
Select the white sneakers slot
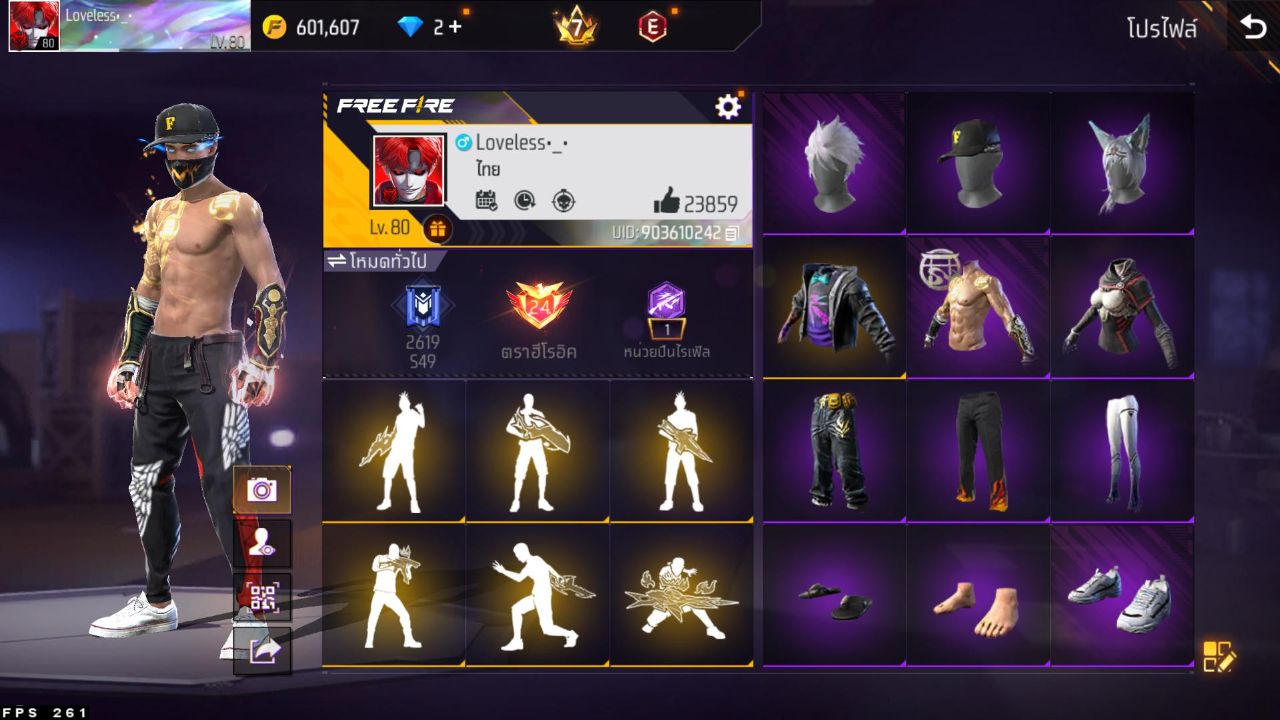1122,595
